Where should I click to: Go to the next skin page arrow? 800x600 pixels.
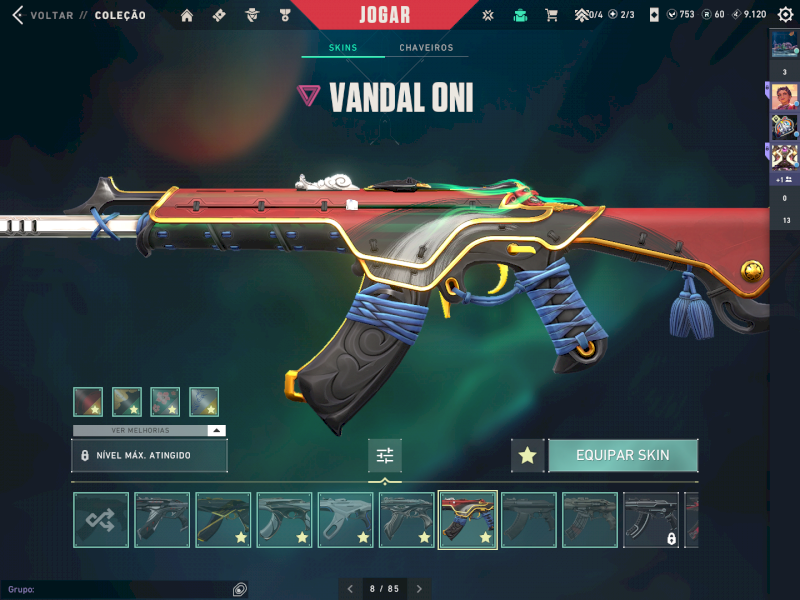[x=419, y=590]
